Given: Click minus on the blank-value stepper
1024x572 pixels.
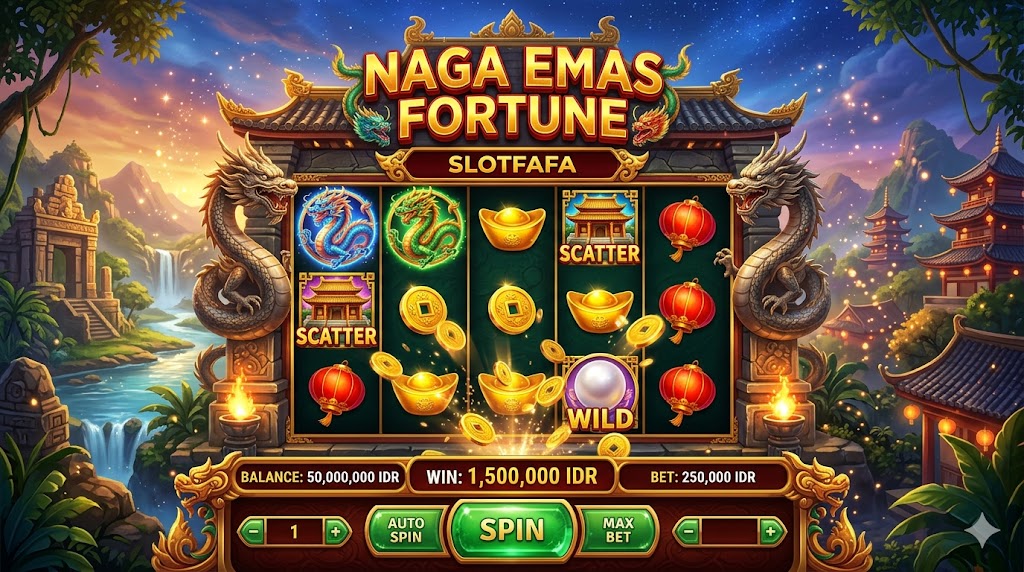Looking at the screenshot, I should pos(687,531).
